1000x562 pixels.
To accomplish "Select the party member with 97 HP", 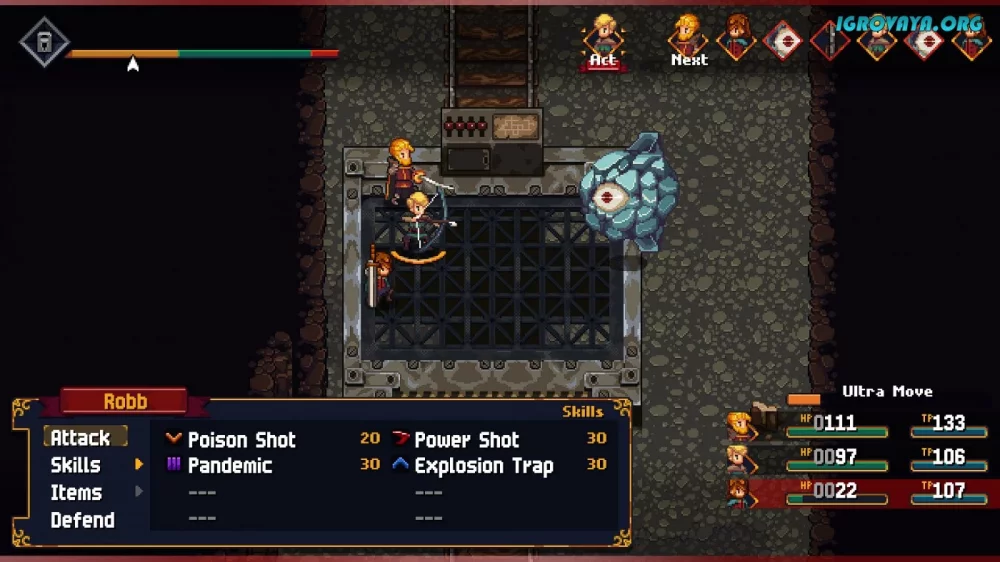I will (741, 458).
